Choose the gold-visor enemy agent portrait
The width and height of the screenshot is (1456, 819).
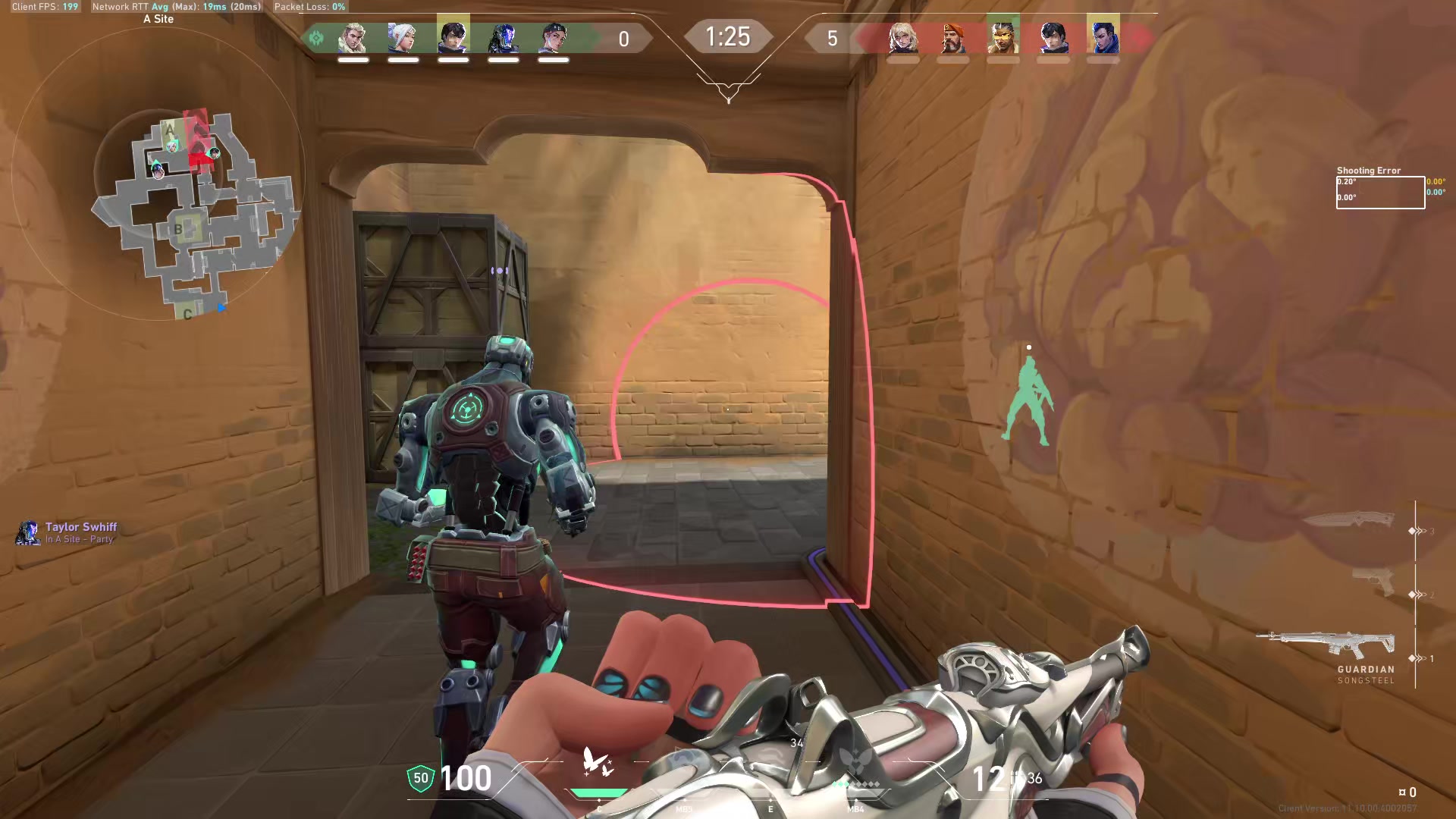tap(1003, 38)
